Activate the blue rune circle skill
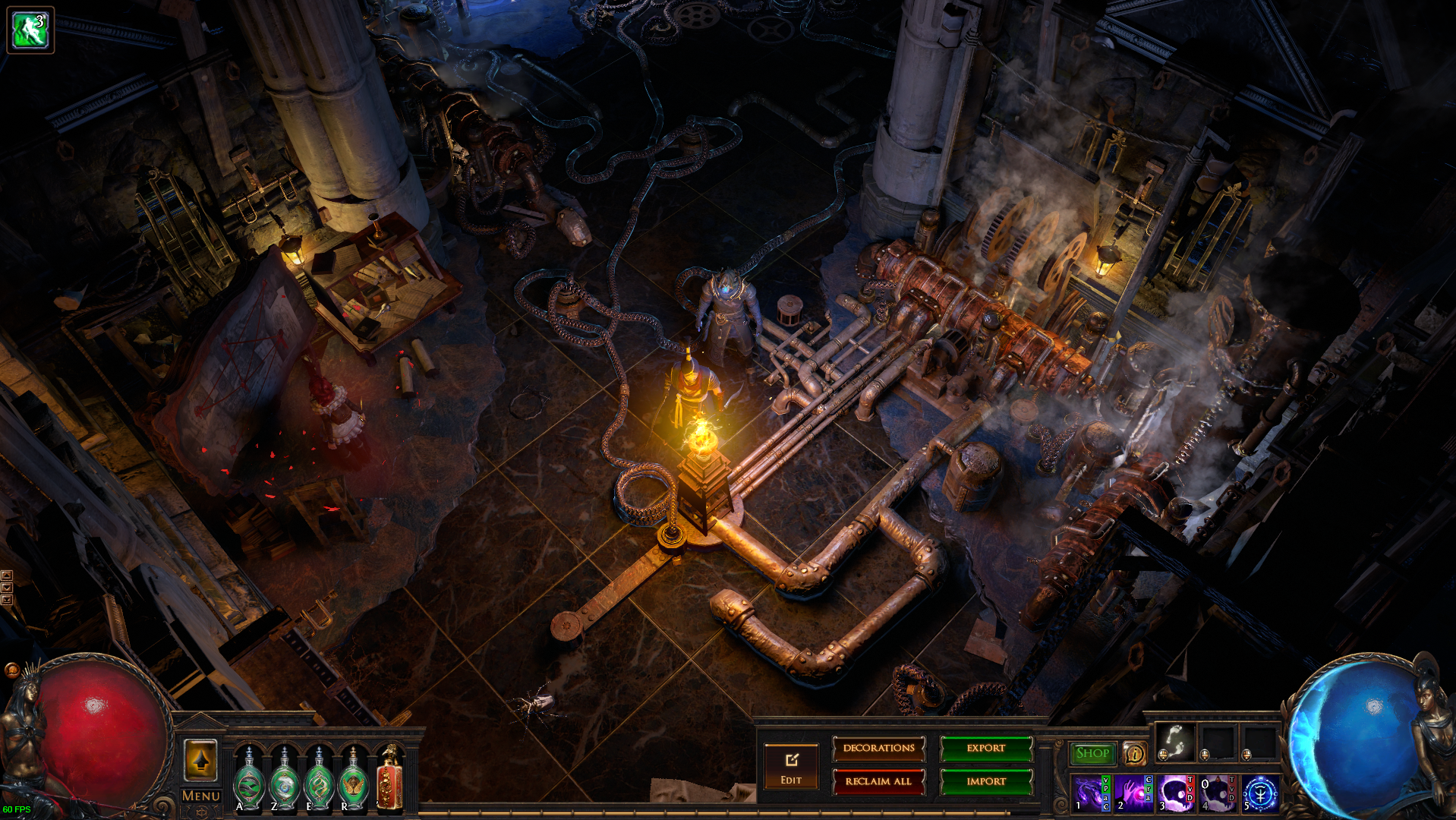Image resolution: width=1456 pixels, height=820 pixels. coord(1260,793)
